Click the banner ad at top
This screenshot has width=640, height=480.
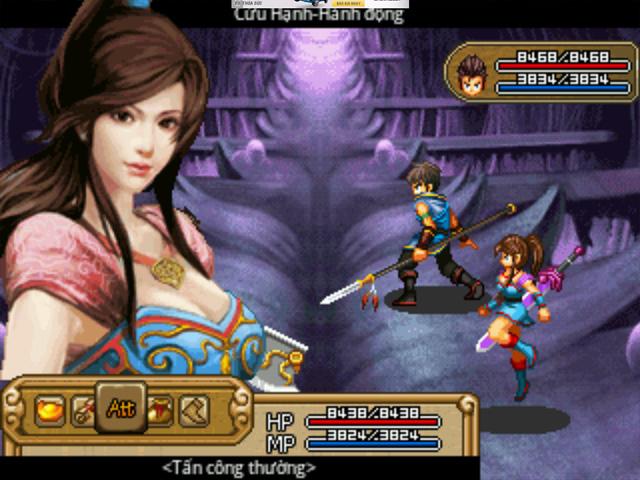[x=322, y=4]
